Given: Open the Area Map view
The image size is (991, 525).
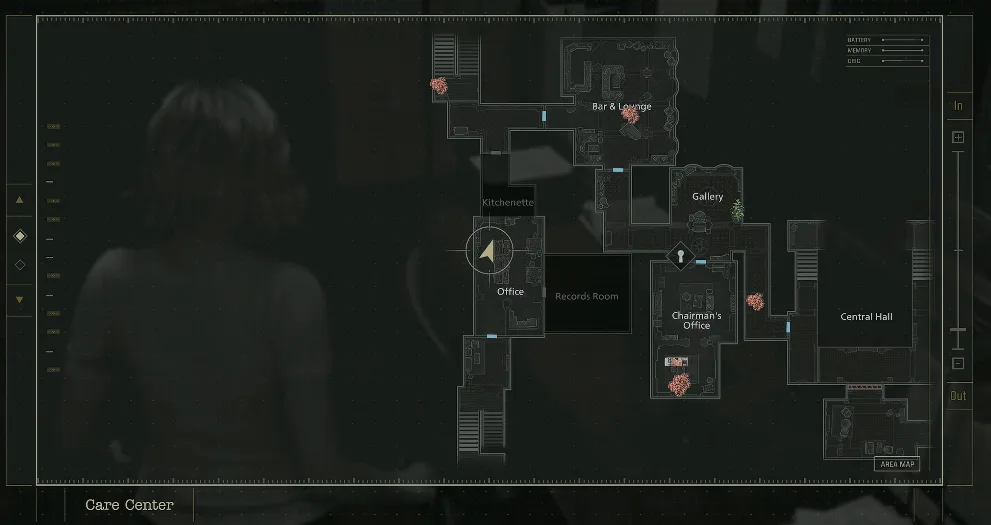Looking at the screenshot, I should [896, 464].
